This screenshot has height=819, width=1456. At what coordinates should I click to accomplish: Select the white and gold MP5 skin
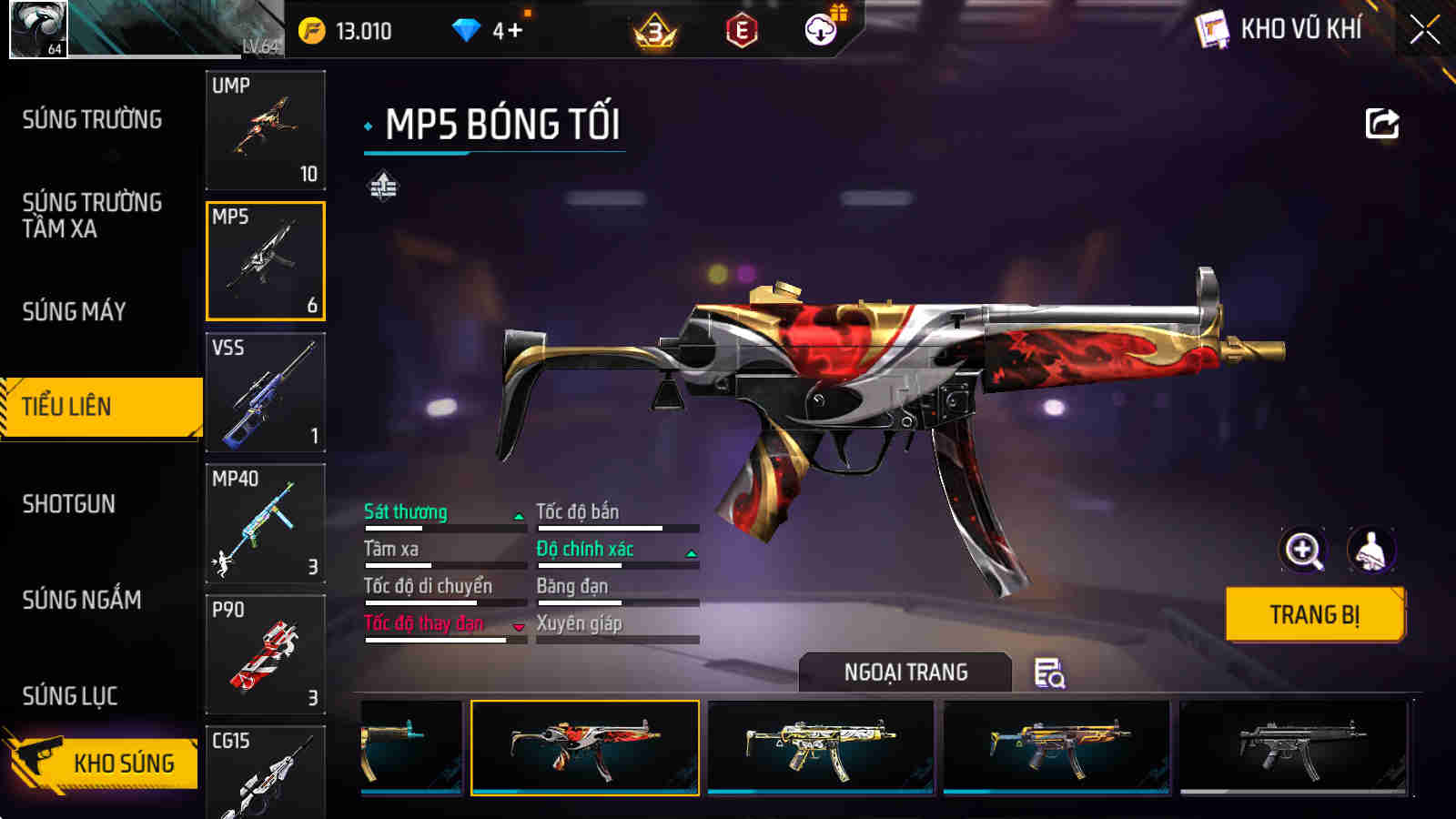(821, 747)
